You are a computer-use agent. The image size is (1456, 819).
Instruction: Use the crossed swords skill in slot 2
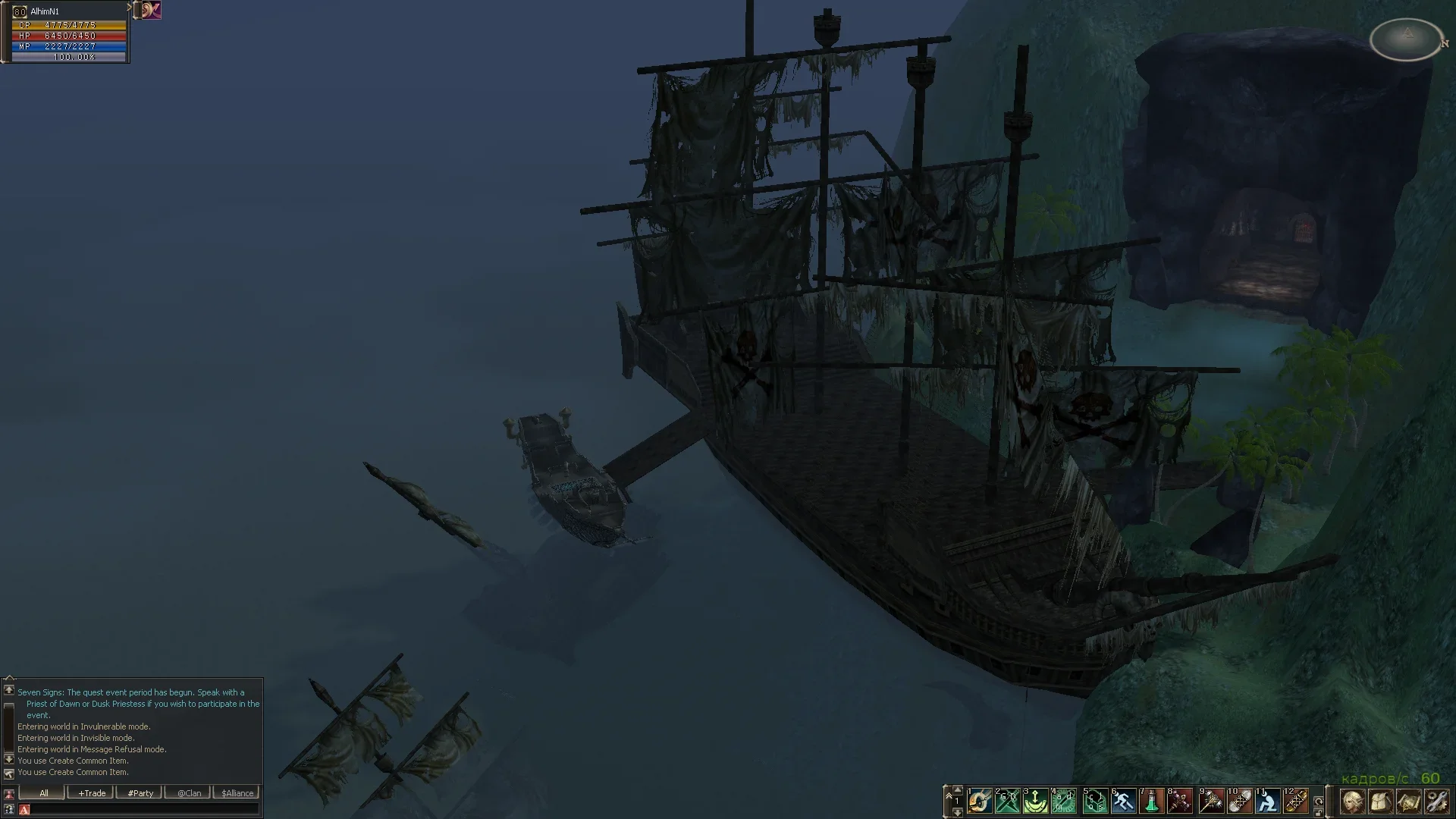pos(1008,801)
